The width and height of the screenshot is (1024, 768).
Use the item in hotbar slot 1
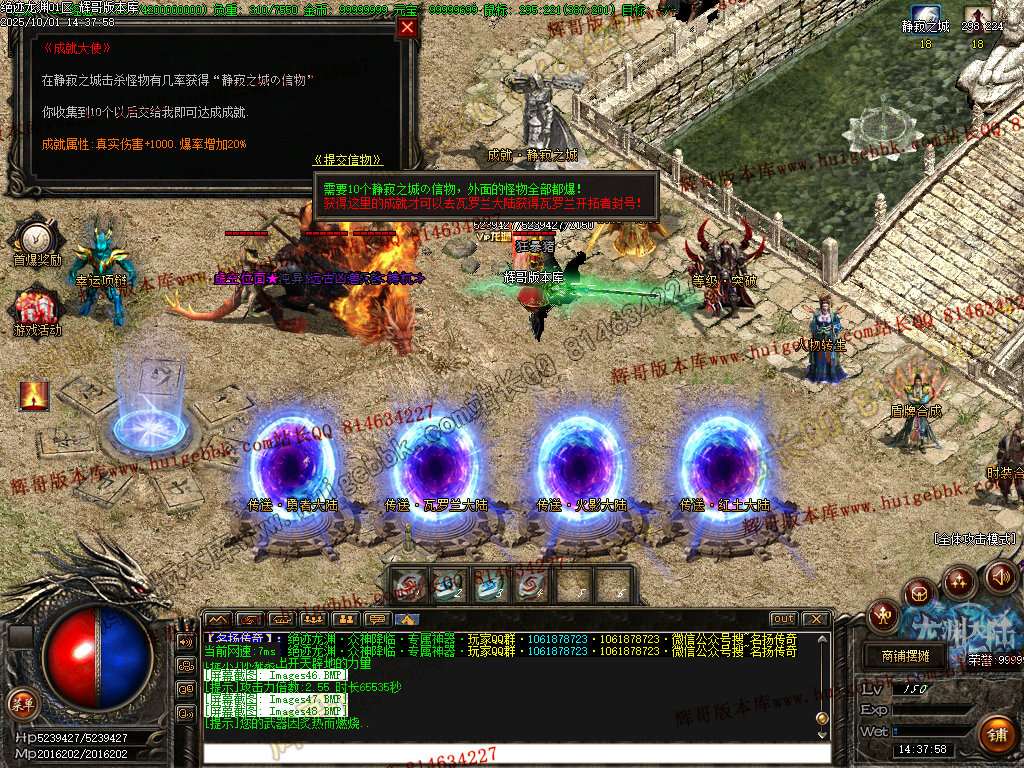[x=408, y=585]
